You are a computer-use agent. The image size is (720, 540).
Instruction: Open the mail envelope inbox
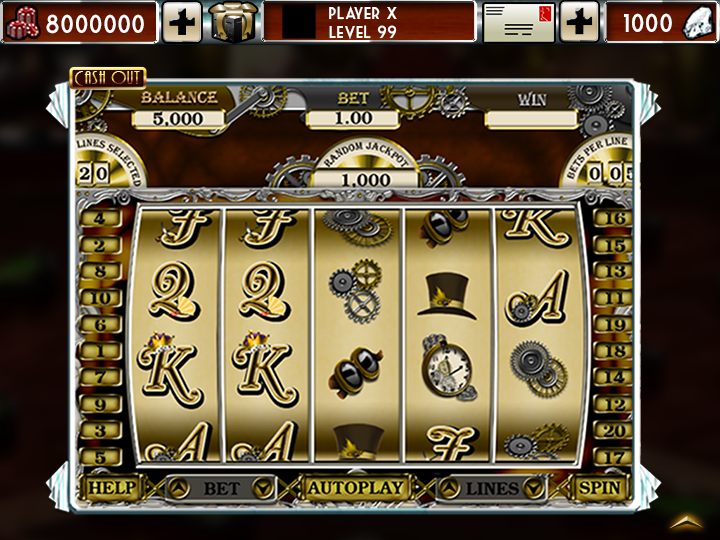518,22
